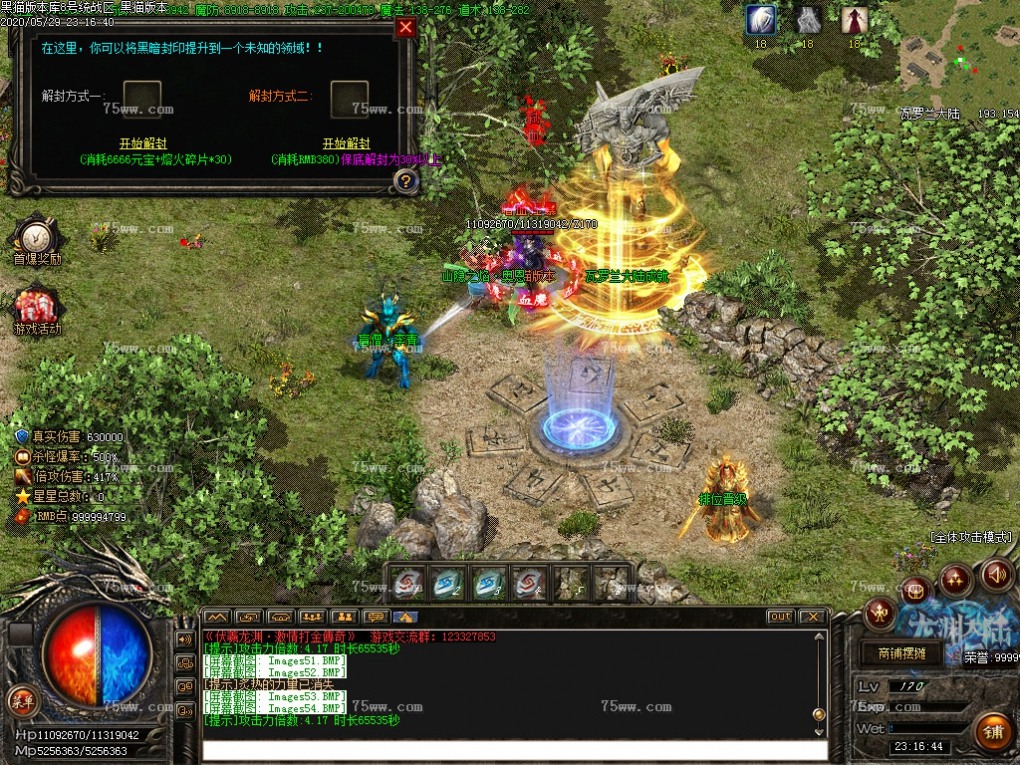Close the chat panel with its X button

(811, 616)
